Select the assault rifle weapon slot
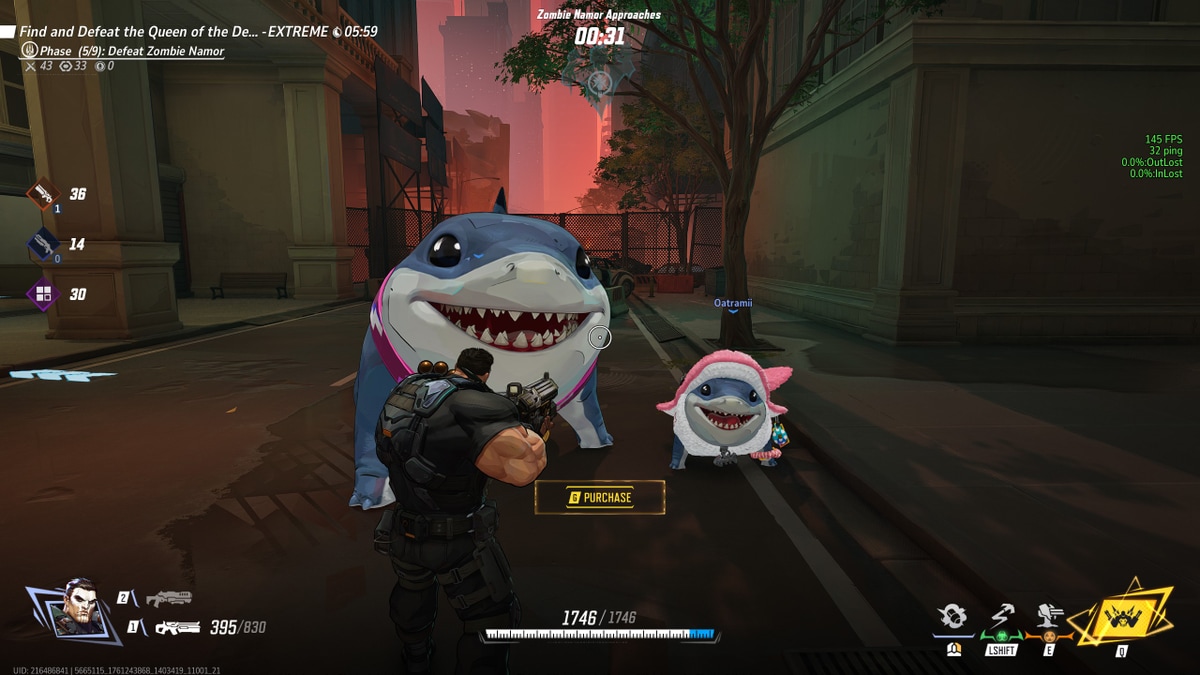Image resolution: width=1200 pixels, height=675 pixels. click(x=176, y=627)
